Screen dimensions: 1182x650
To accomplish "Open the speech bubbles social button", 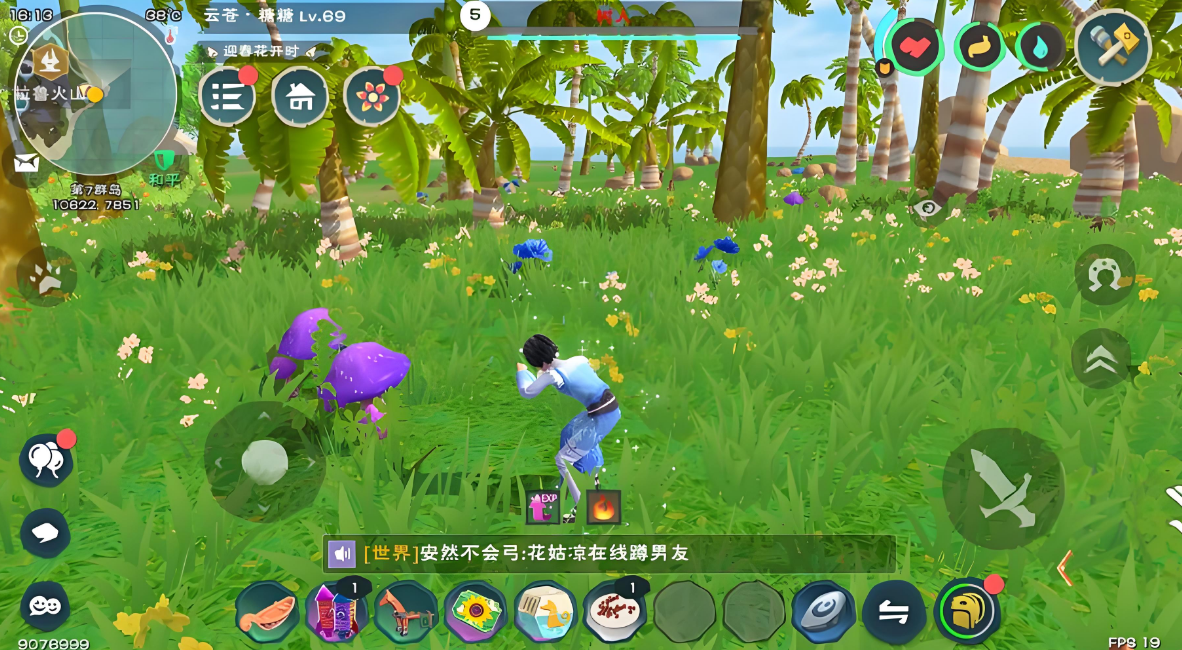I will coord(46,461).
